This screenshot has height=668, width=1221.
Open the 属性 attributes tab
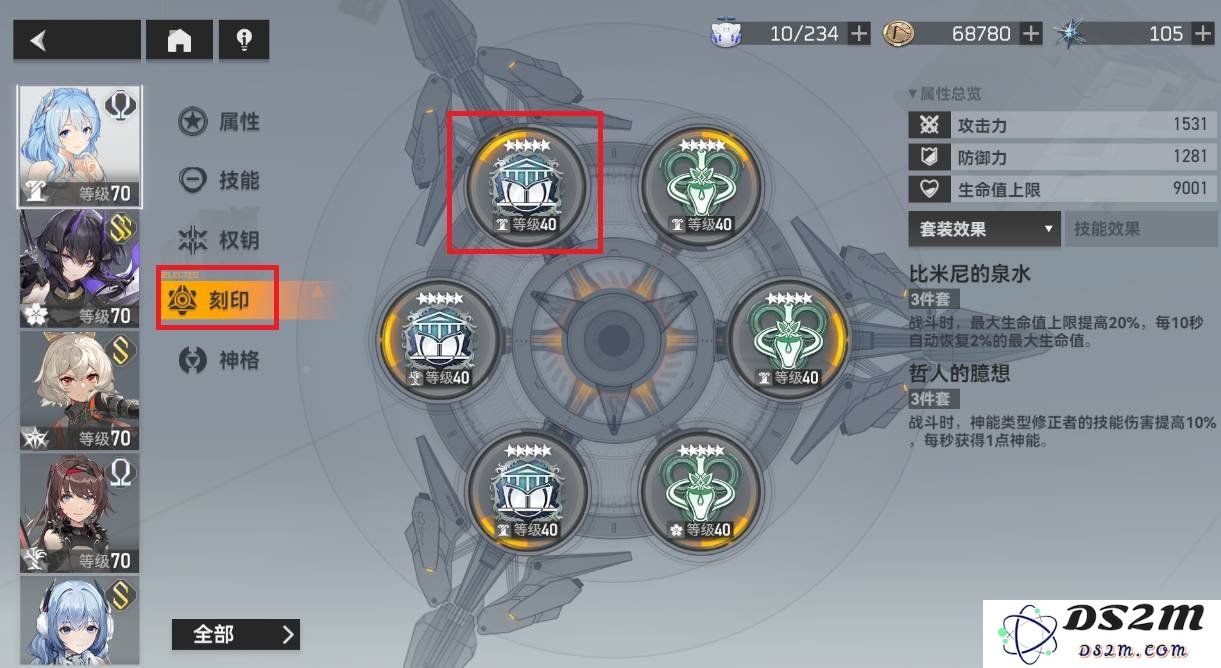tap(220, 122)
